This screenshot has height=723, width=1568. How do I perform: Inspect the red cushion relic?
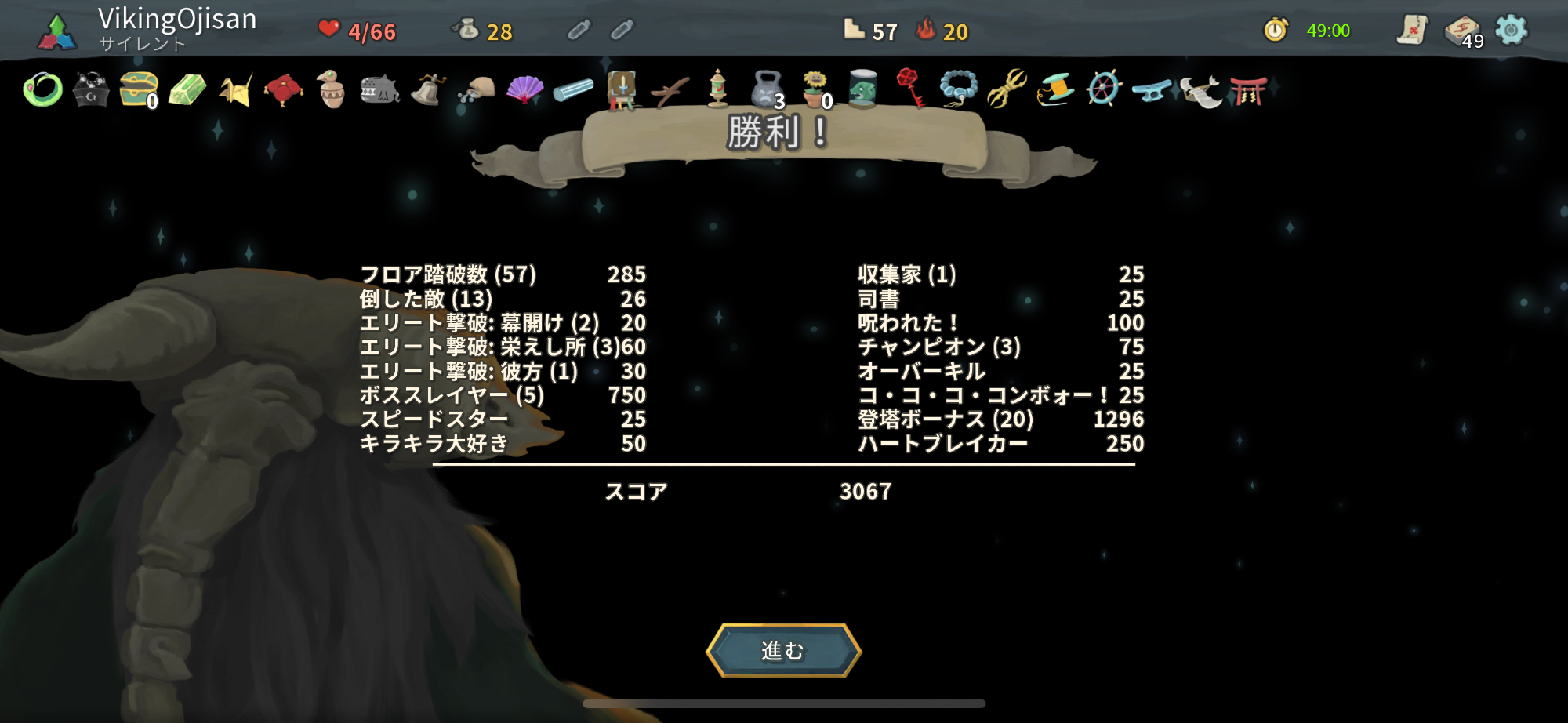coord(284,90)
